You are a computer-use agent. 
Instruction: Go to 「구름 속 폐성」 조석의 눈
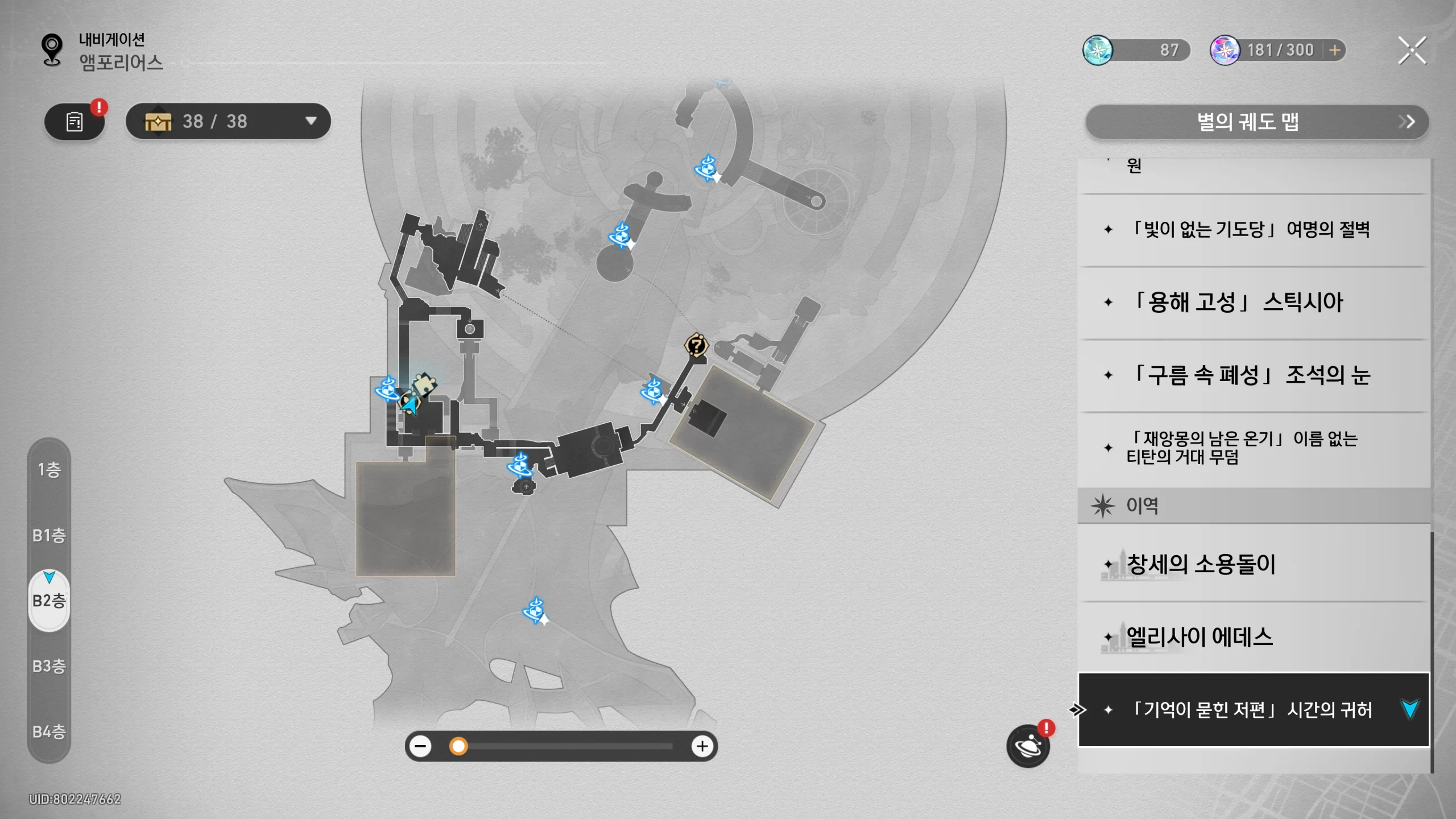pyautogui.click(x=1251, y=375)
